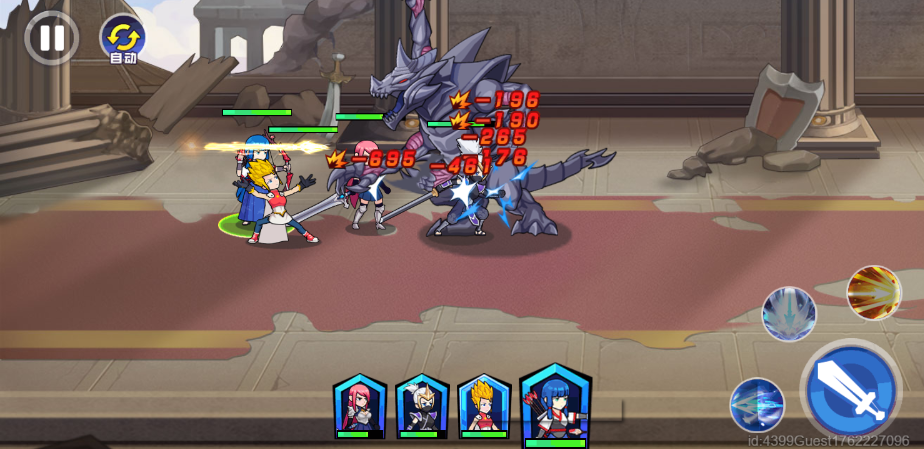This screenshot has height=449, width=924.
Task: Switch to the white-helmeted knight portrait
Action: click(x=421, y=406)
